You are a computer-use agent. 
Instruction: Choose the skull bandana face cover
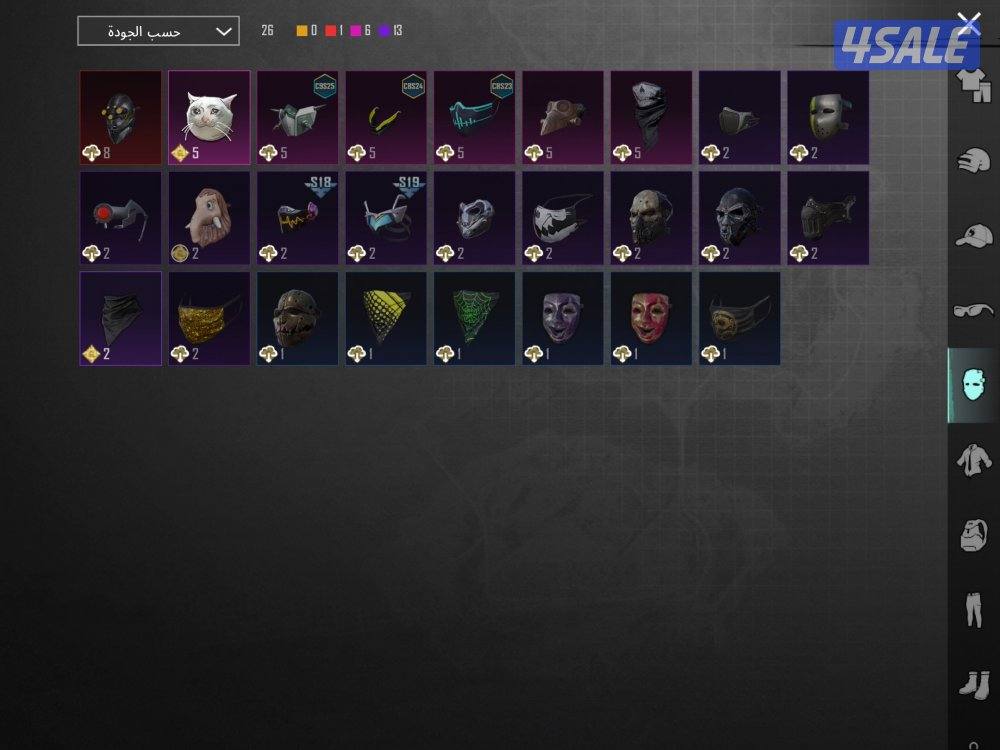point(651,117)
